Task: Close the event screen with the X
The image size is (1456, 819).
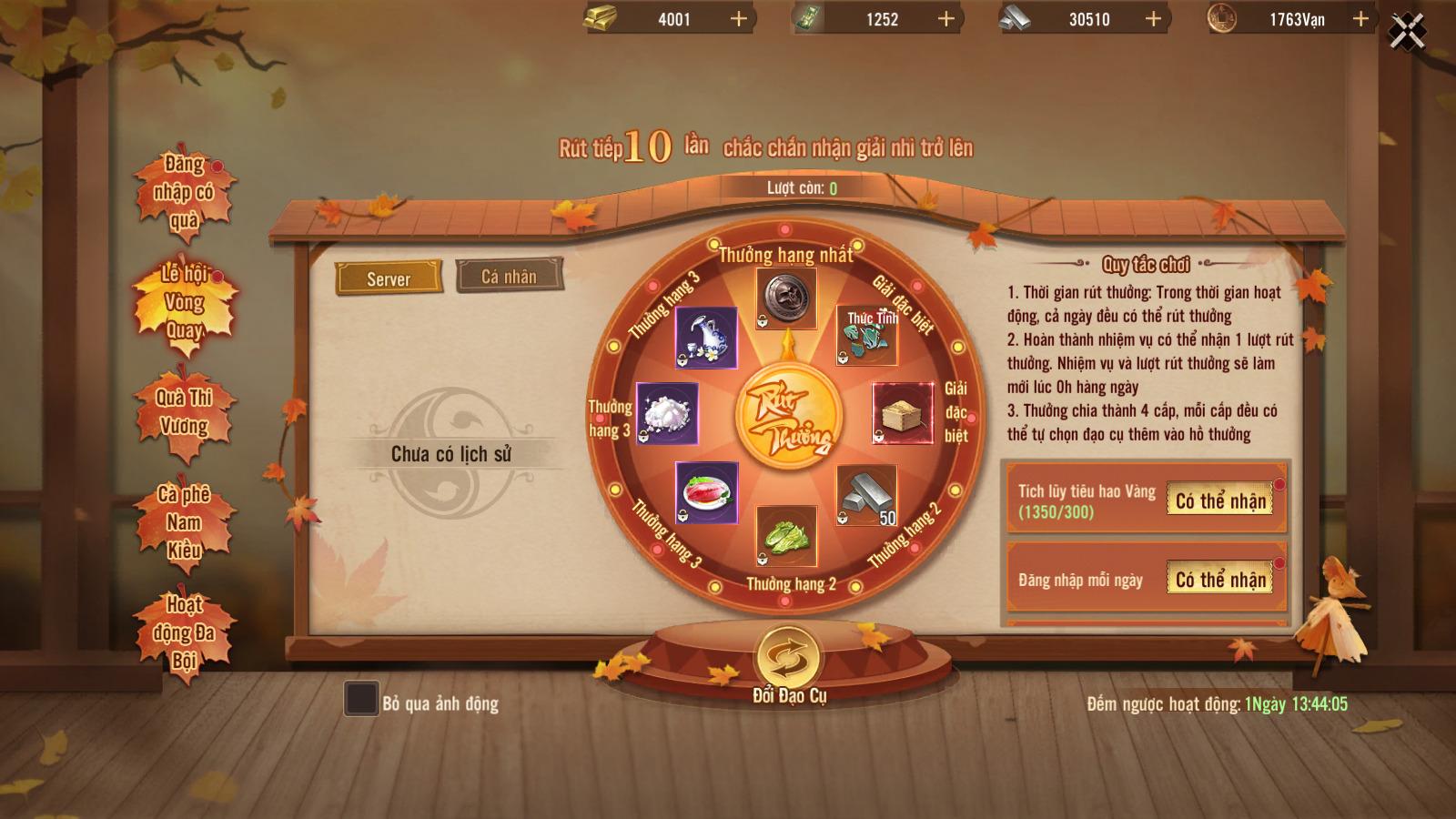Action: 1407,32
